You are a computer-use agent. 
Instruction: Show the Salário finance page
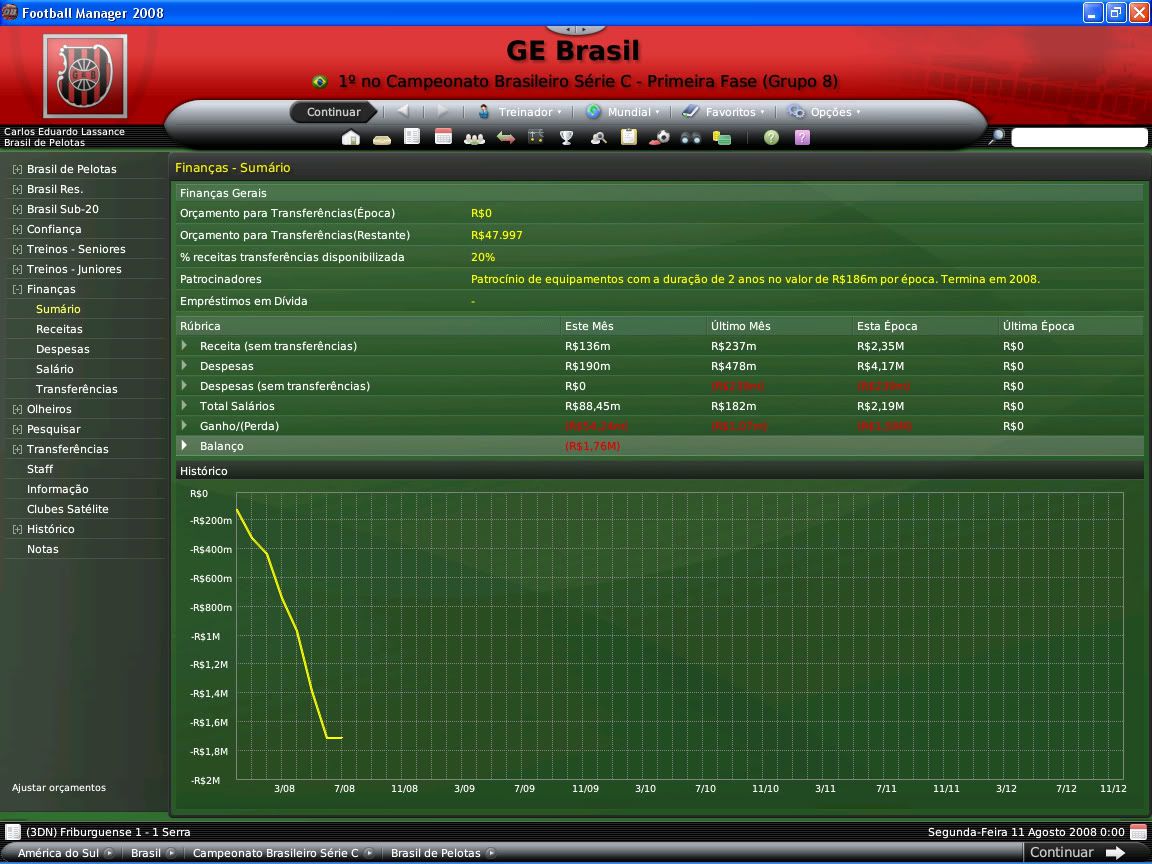(55, 369)
